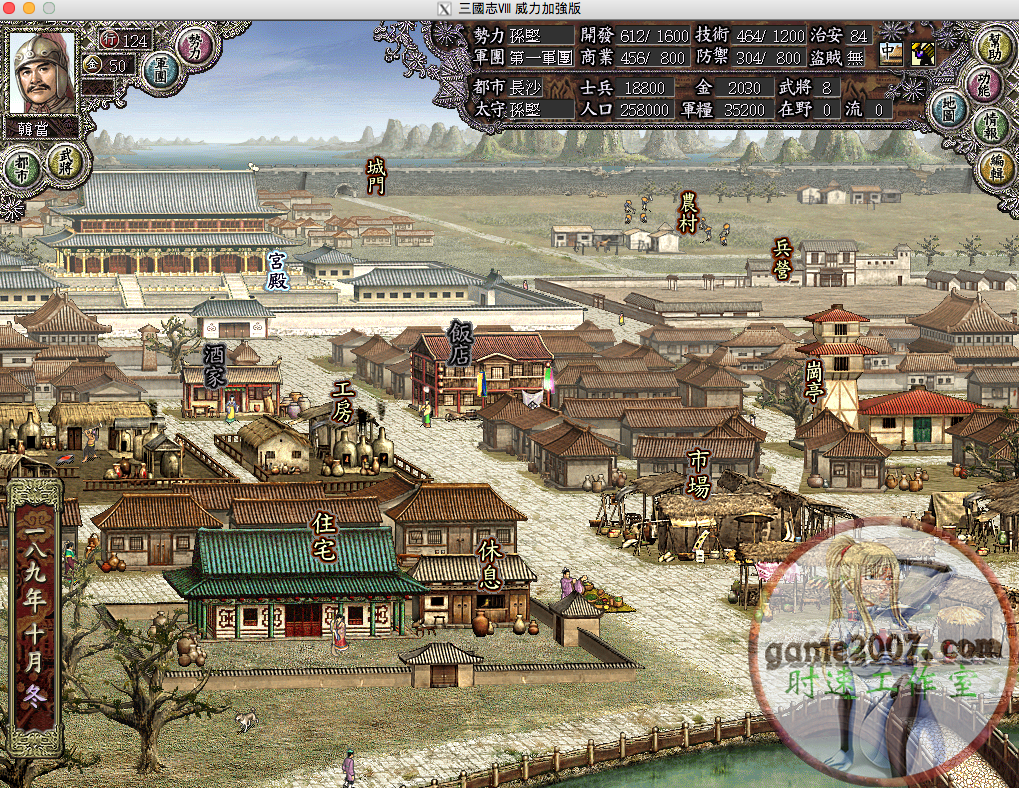This screenshot has height=788, width=1019.
Task: Visit the 宮殿 (palace) location label
Action: tap(278, 271)
